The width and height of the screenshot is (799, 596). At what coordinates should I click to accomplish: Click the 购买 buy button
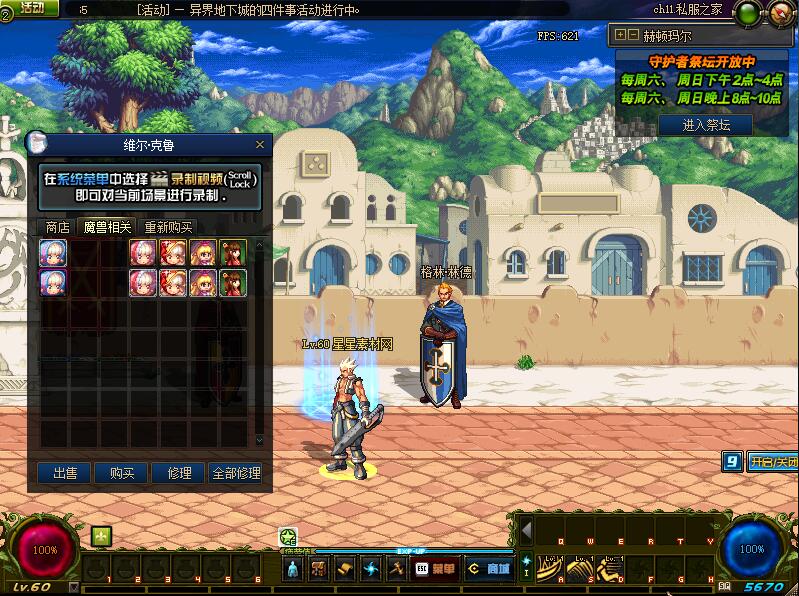[122, 473]
